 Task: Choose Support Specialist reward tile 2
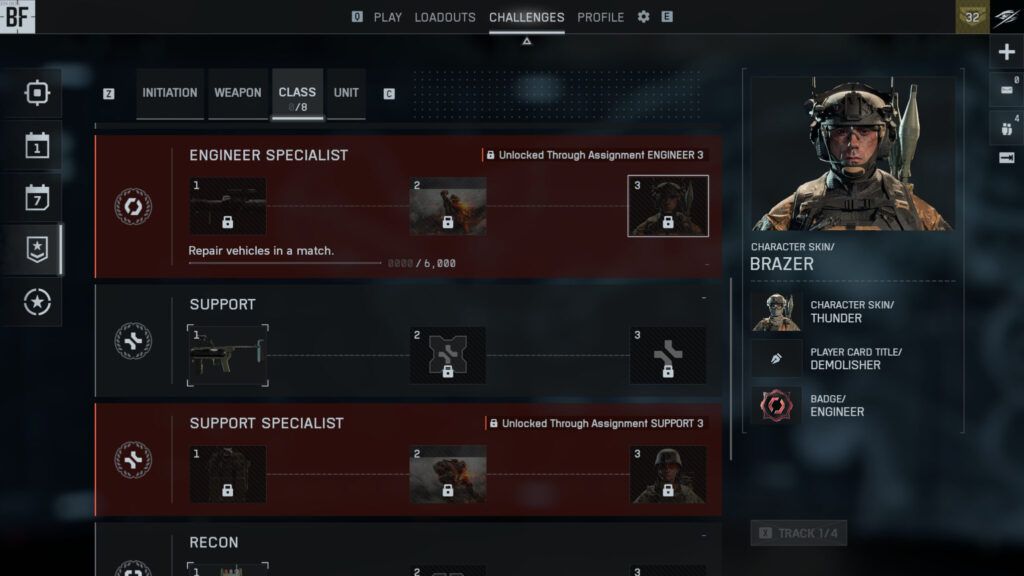(448, 474)
